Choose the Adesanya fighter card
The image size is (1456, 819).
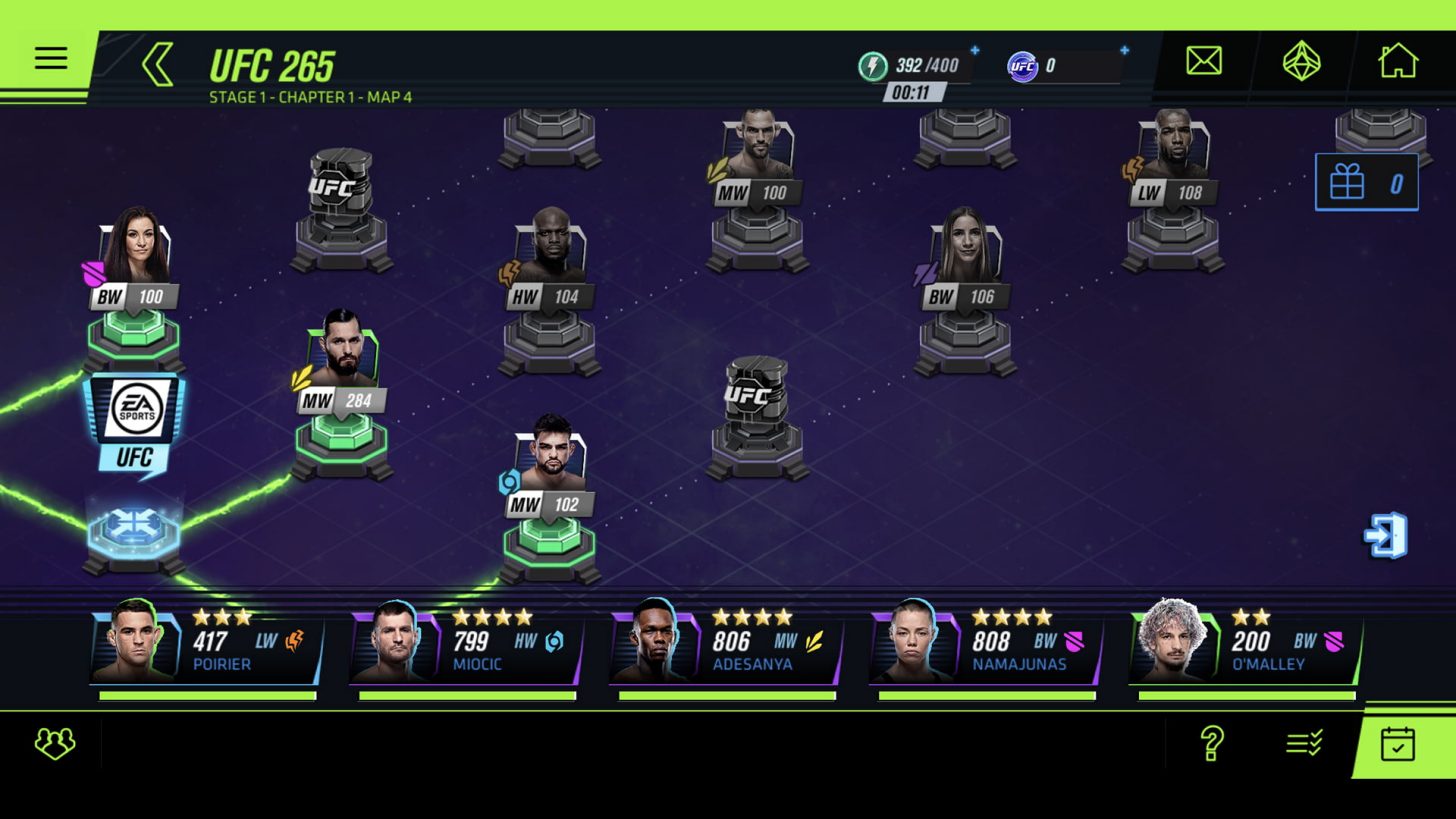click(x=726, y=644)
